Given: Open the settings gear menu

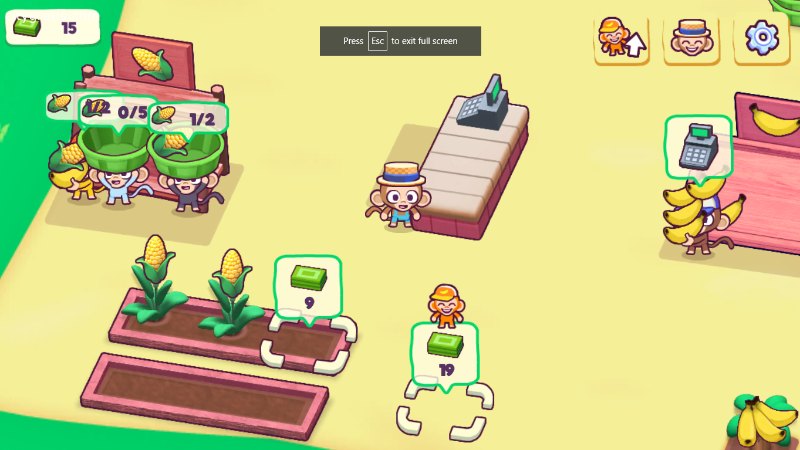Looking at the screenshot, I should 762,38.
